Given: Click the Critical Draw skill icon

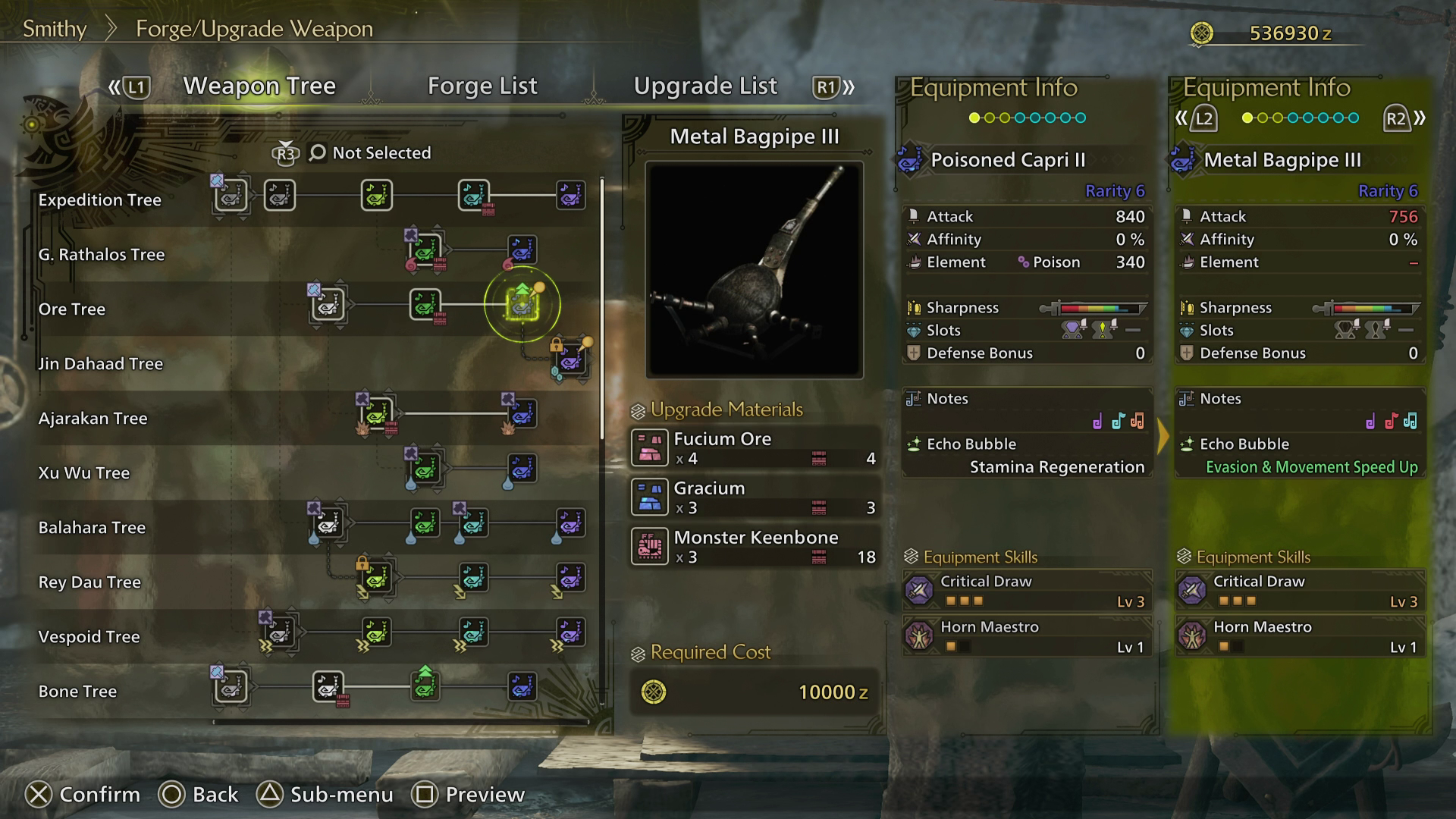Looking at the screenshot, I should (x=920, y=591).
